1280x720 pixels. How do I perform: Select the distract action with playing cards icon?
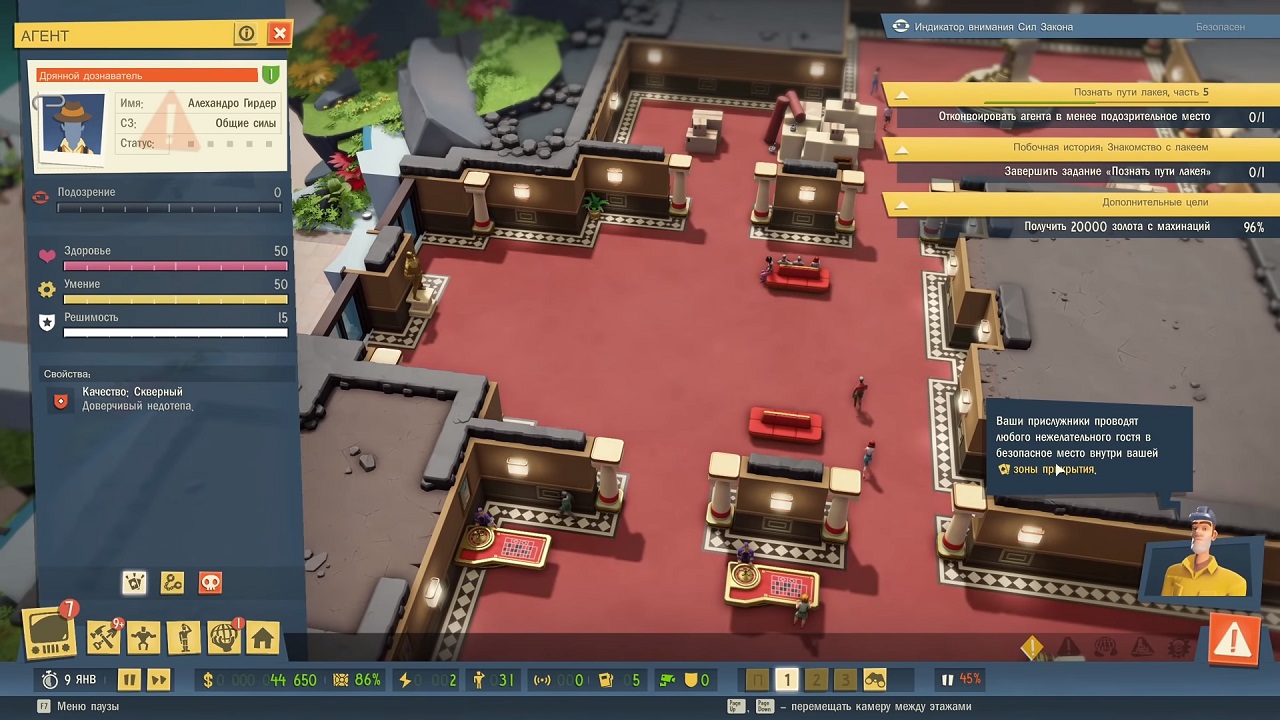coord(134,582)
